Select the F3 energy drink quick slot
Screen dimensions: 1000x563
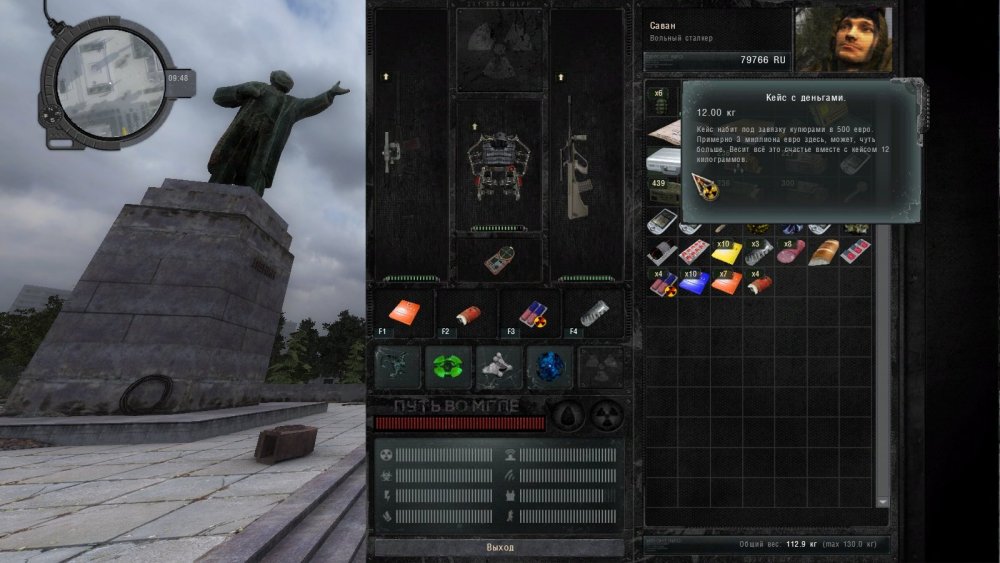coord(529,313)
